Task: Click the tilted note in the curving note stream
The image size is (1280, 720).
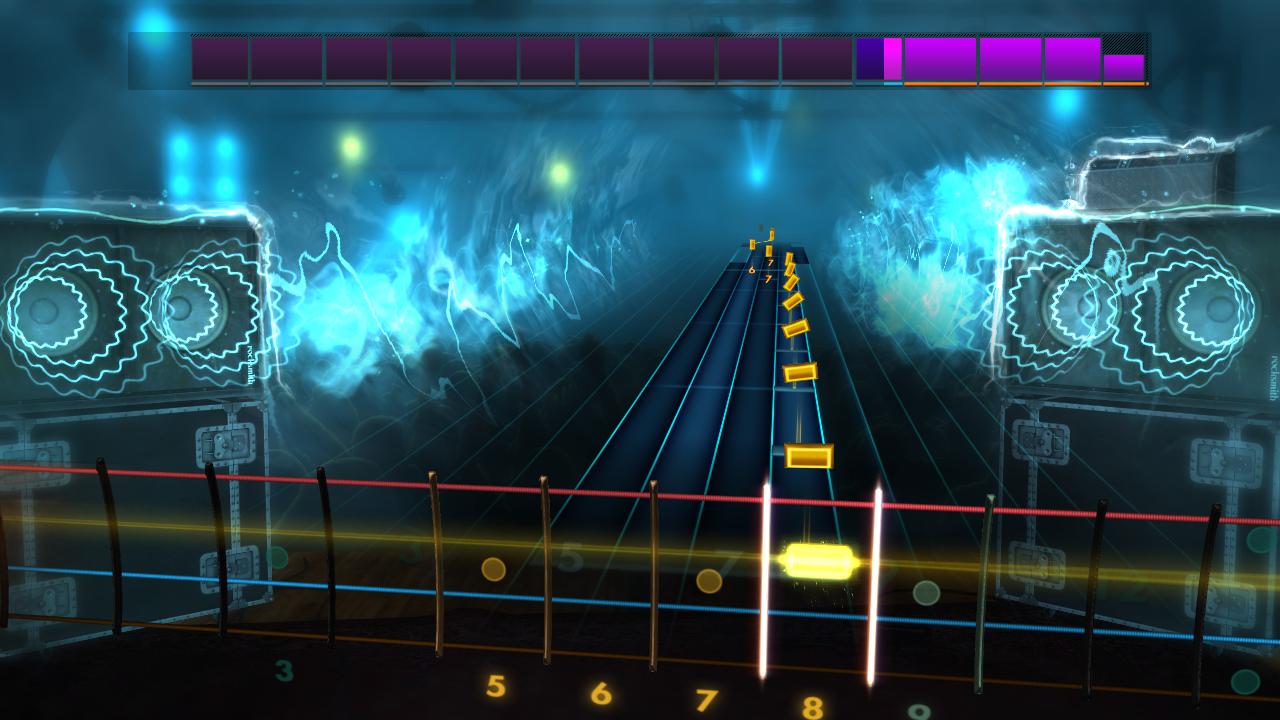Action: (795, 300)
